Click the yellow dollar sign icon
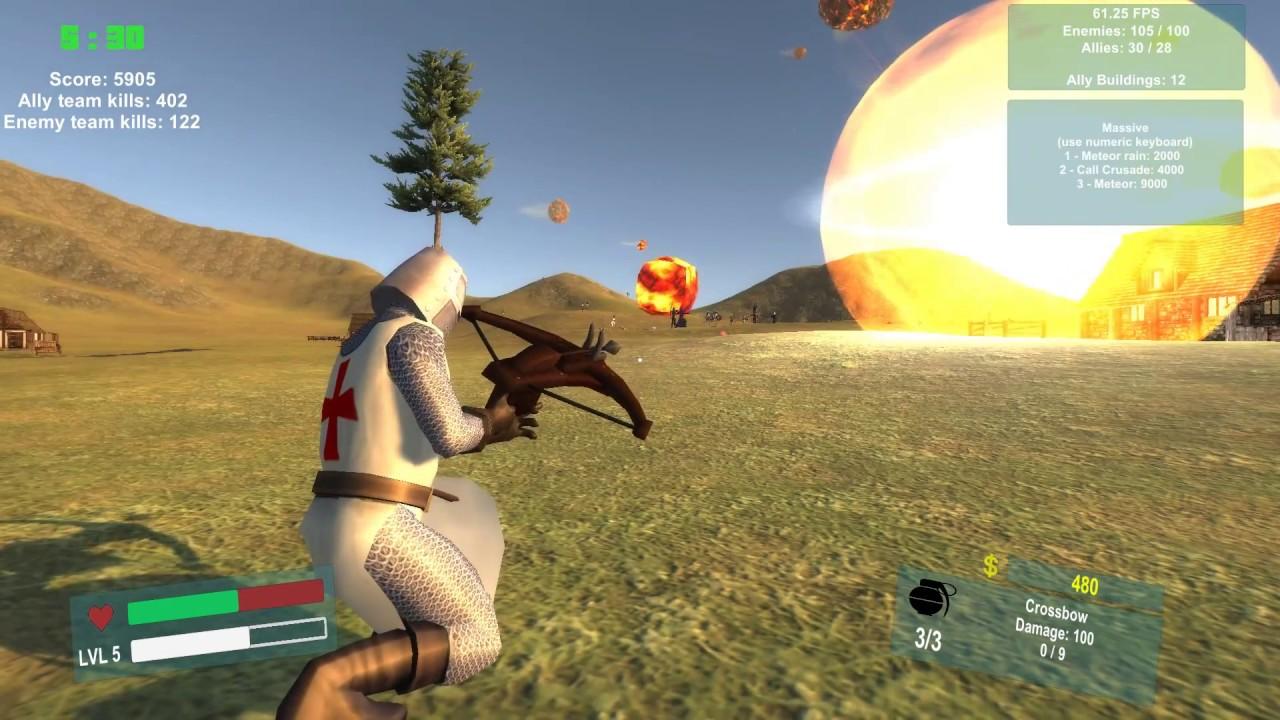Viewport: 1280px width, 720px height. pos(991,567)
